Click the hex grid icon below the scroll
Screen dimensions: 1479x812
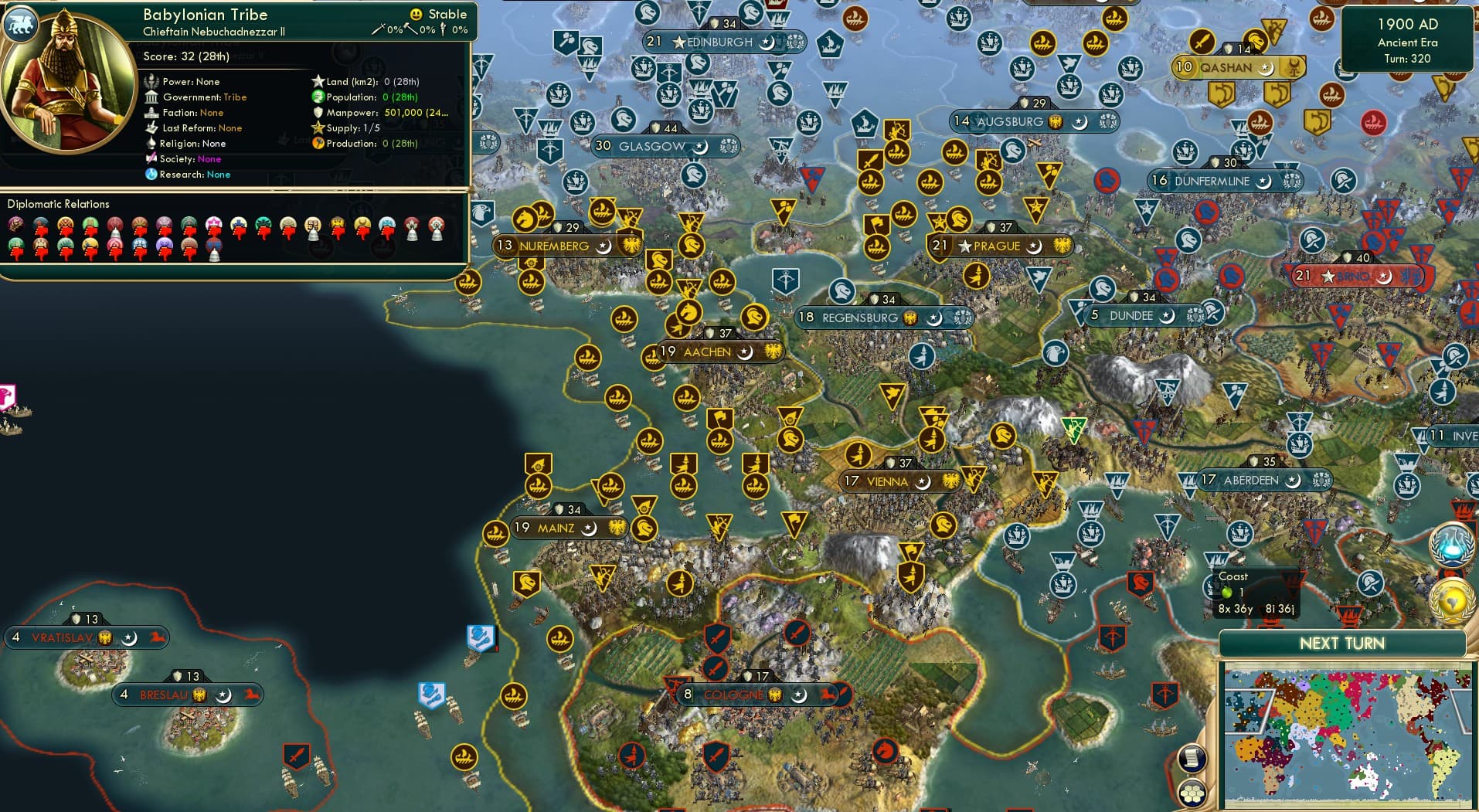pos(1194,793)
